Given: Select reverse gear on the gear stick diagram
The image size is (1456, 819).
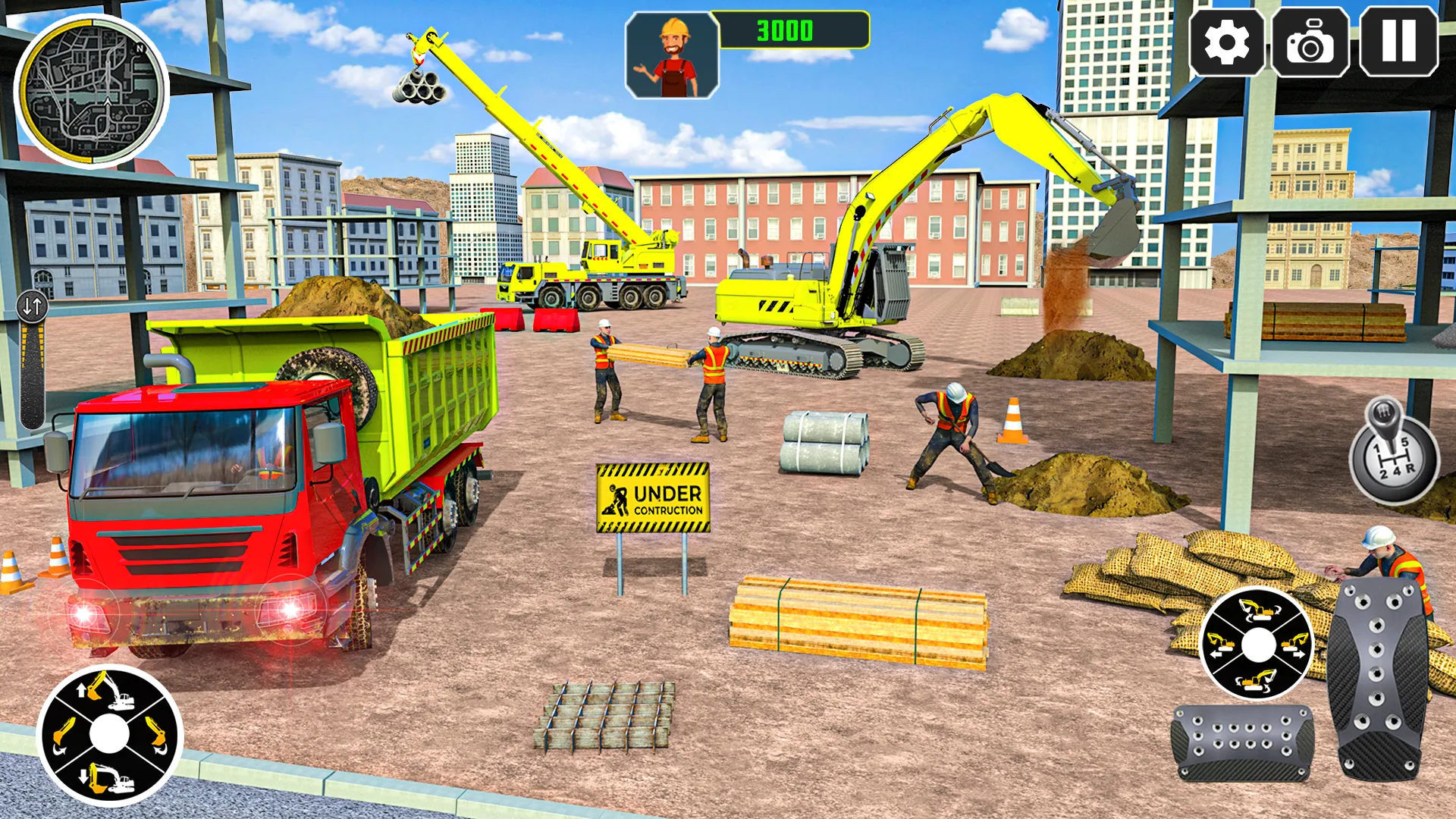Looking at the screenshot, I should coord(1411,468).
